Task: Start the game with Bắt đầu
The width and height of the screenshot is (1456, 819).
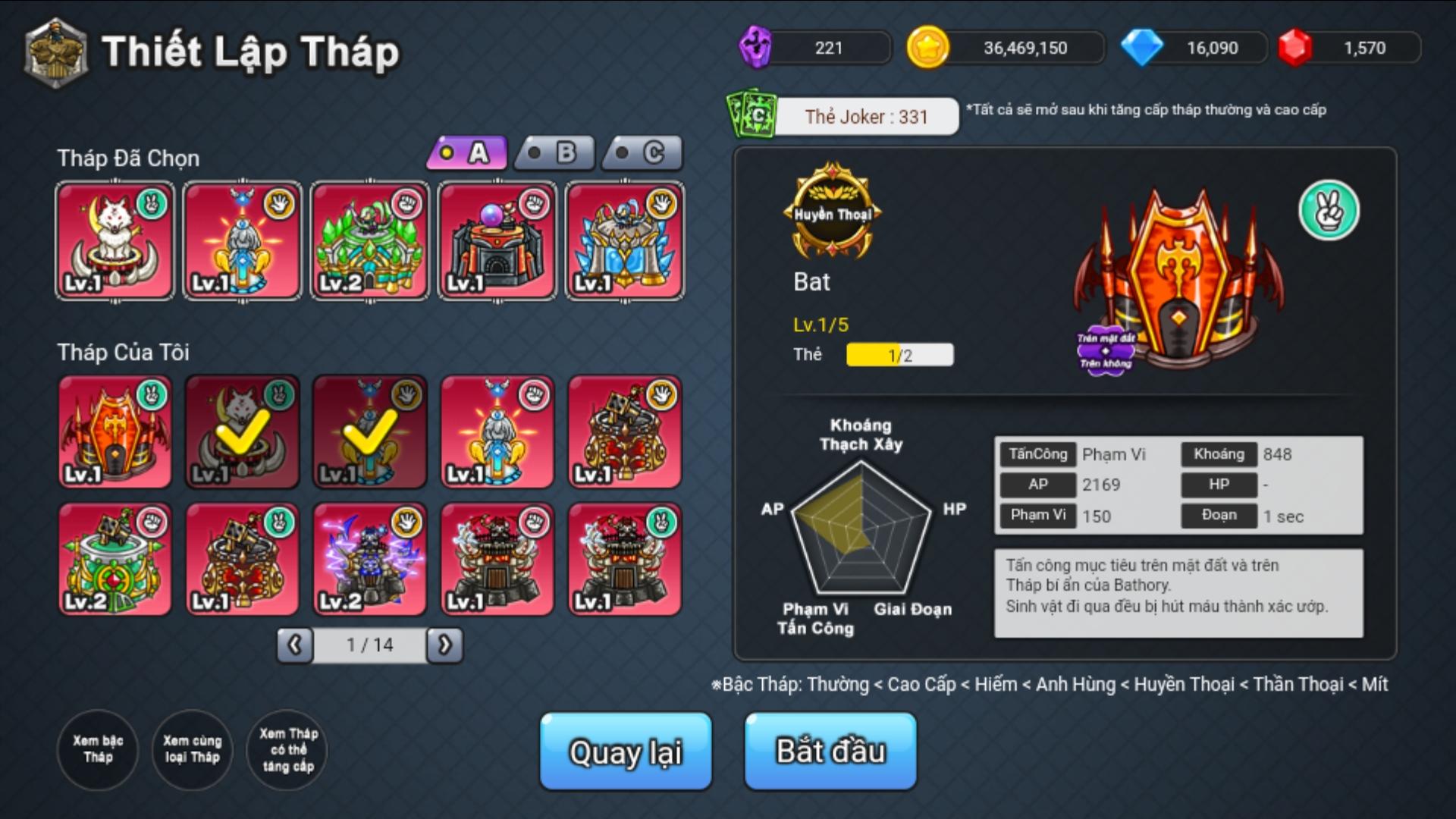Action: tap(830, 751)
